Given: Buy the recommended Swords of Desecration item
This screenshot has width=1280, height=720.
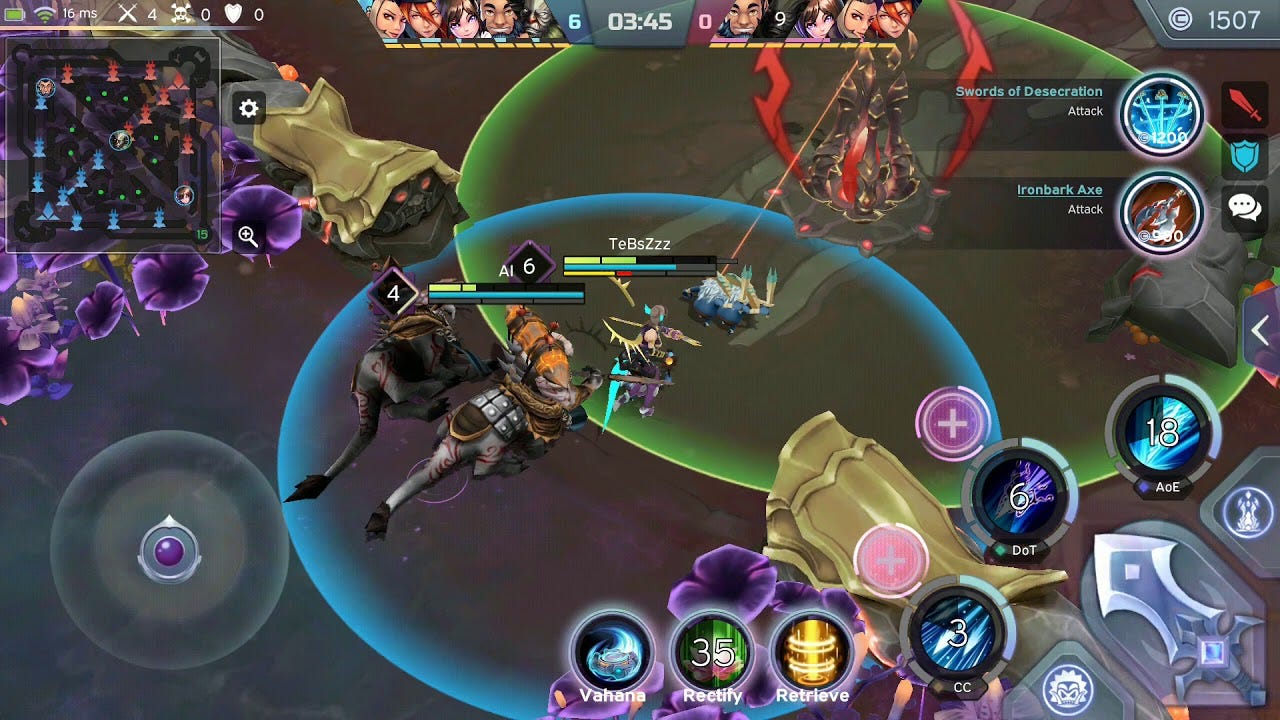Looking at the screenshot, I should 1161,114.
